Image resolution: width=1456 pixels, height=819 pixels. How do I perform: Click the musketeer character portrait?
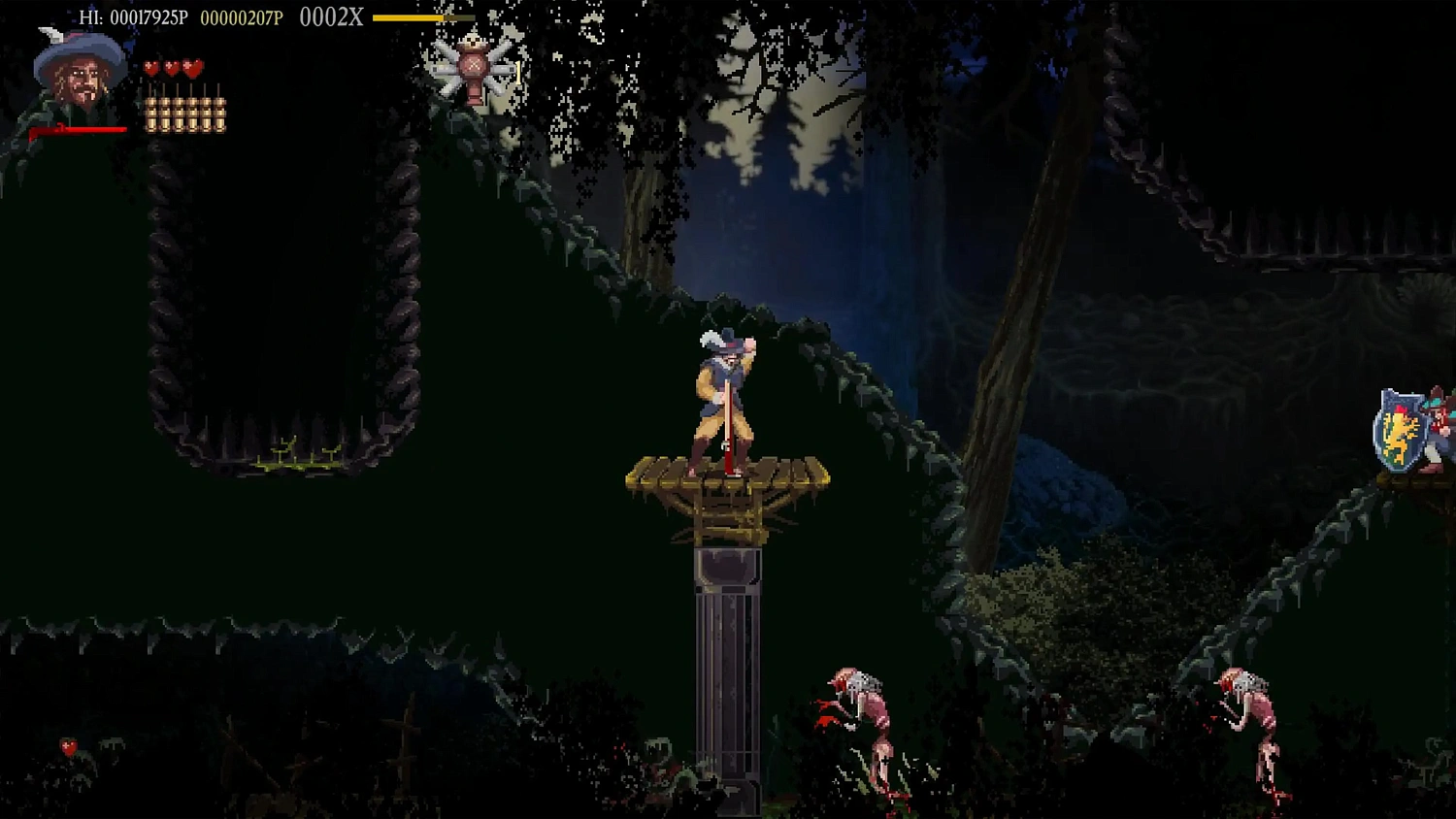pos(79,72)
